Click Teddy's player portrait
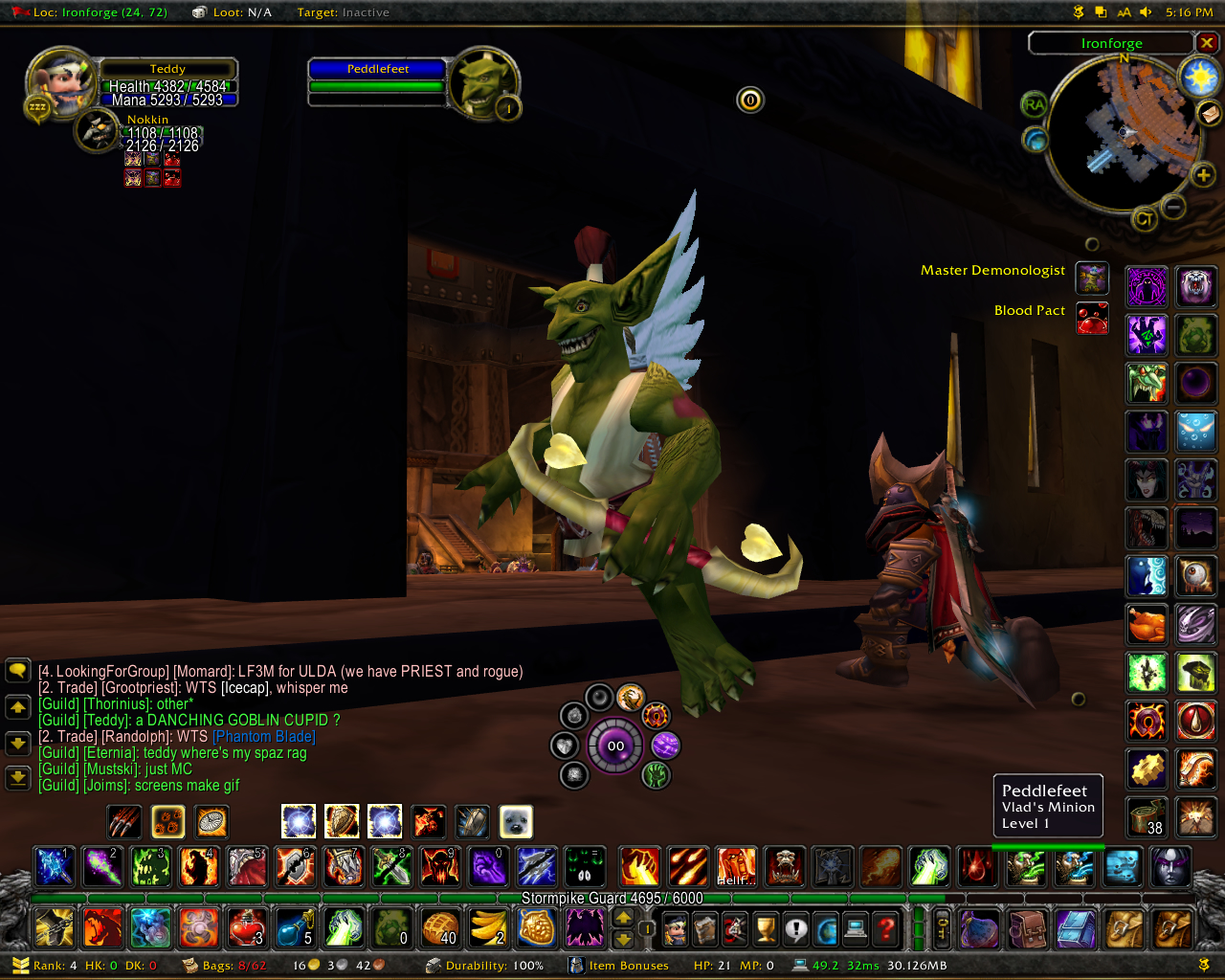Screen dimensions: 1225x980 (x=60, y=83)
